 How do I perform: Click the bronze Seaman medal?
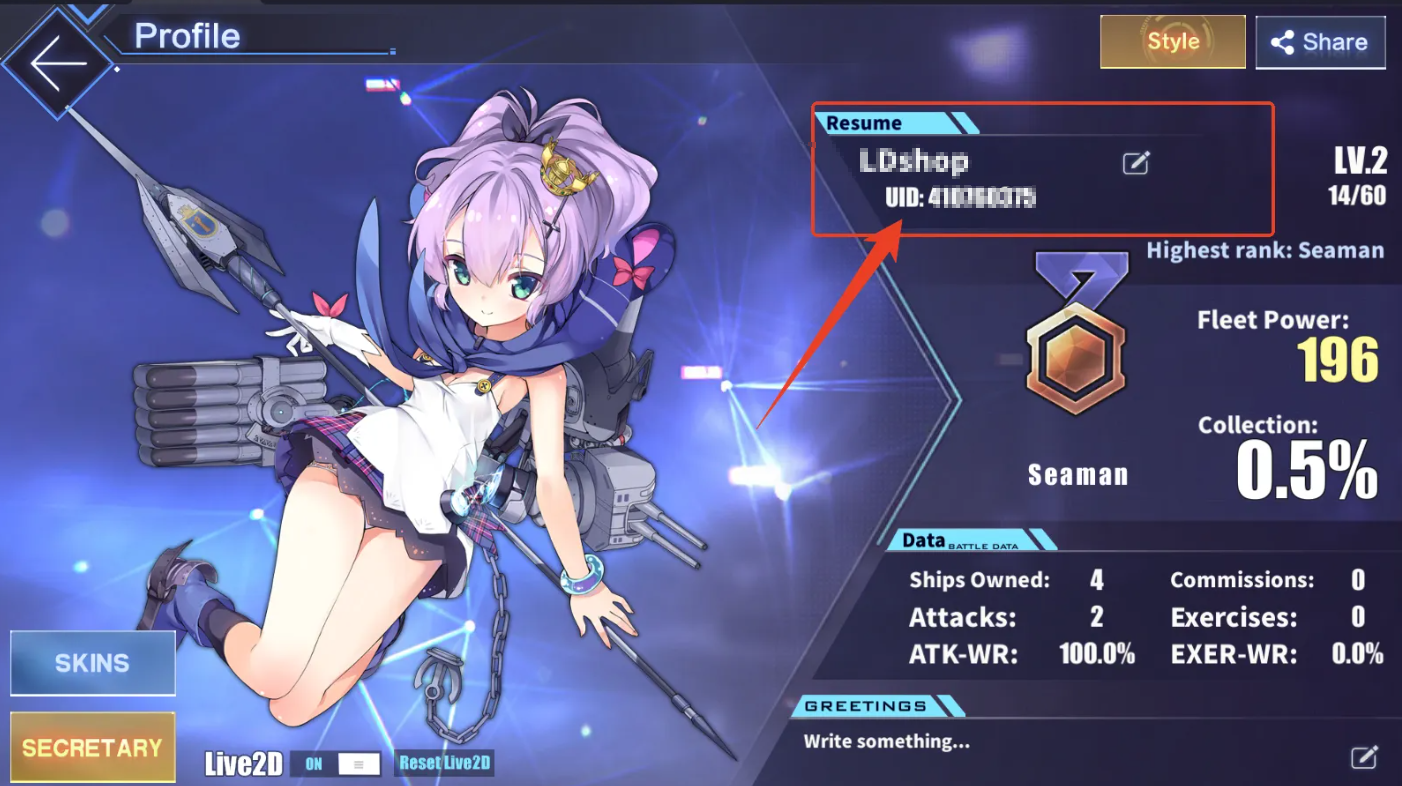(x=1076, y=360)
